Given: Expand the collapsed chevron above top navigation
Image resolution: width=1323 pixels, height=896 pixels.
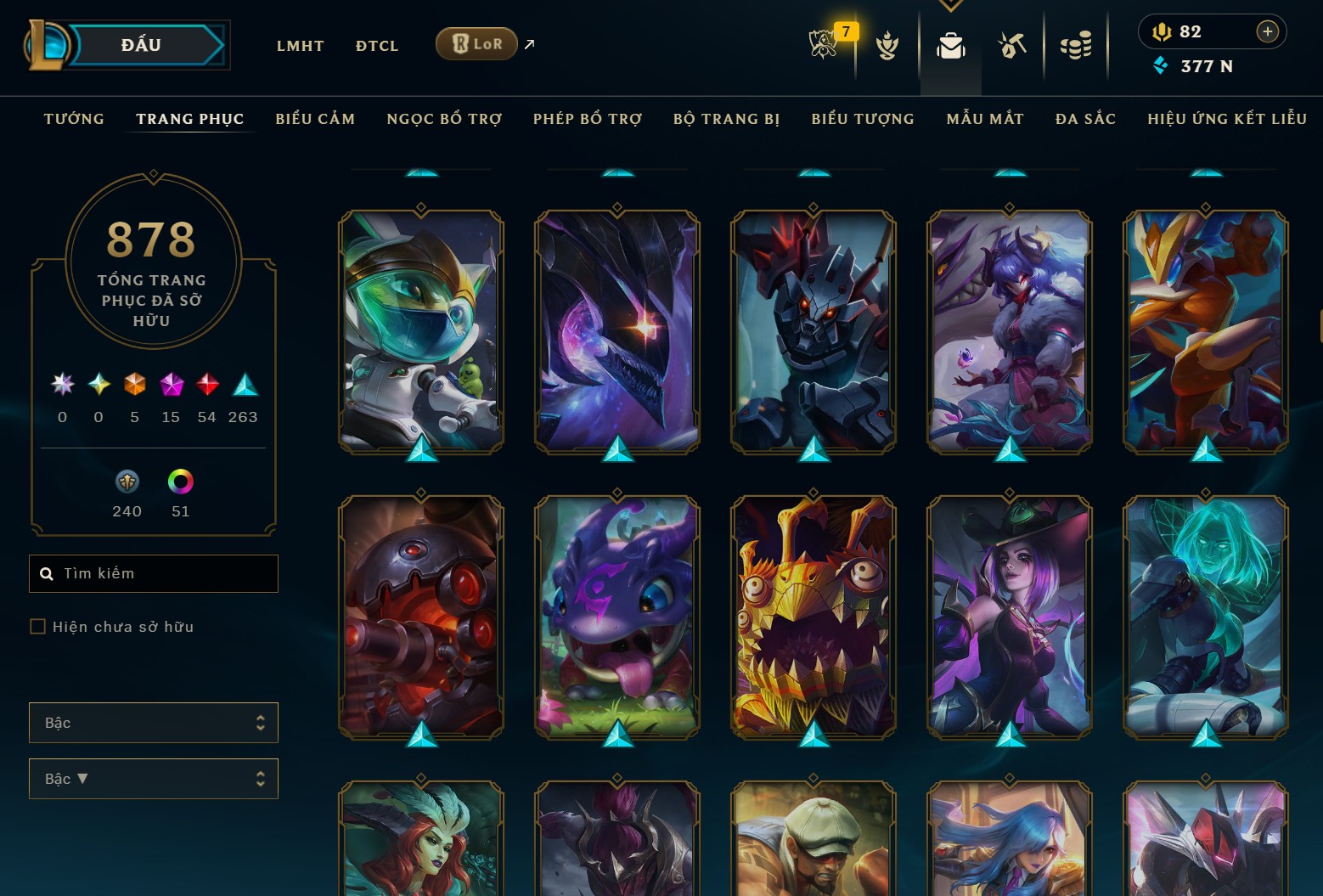Looking at the screenshot, I should click(950, 5).
